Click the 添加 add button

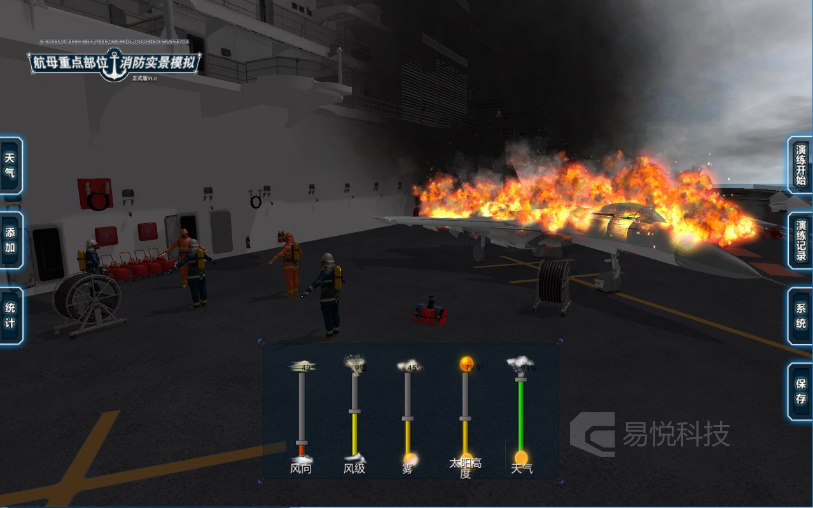tap(11, 240)
